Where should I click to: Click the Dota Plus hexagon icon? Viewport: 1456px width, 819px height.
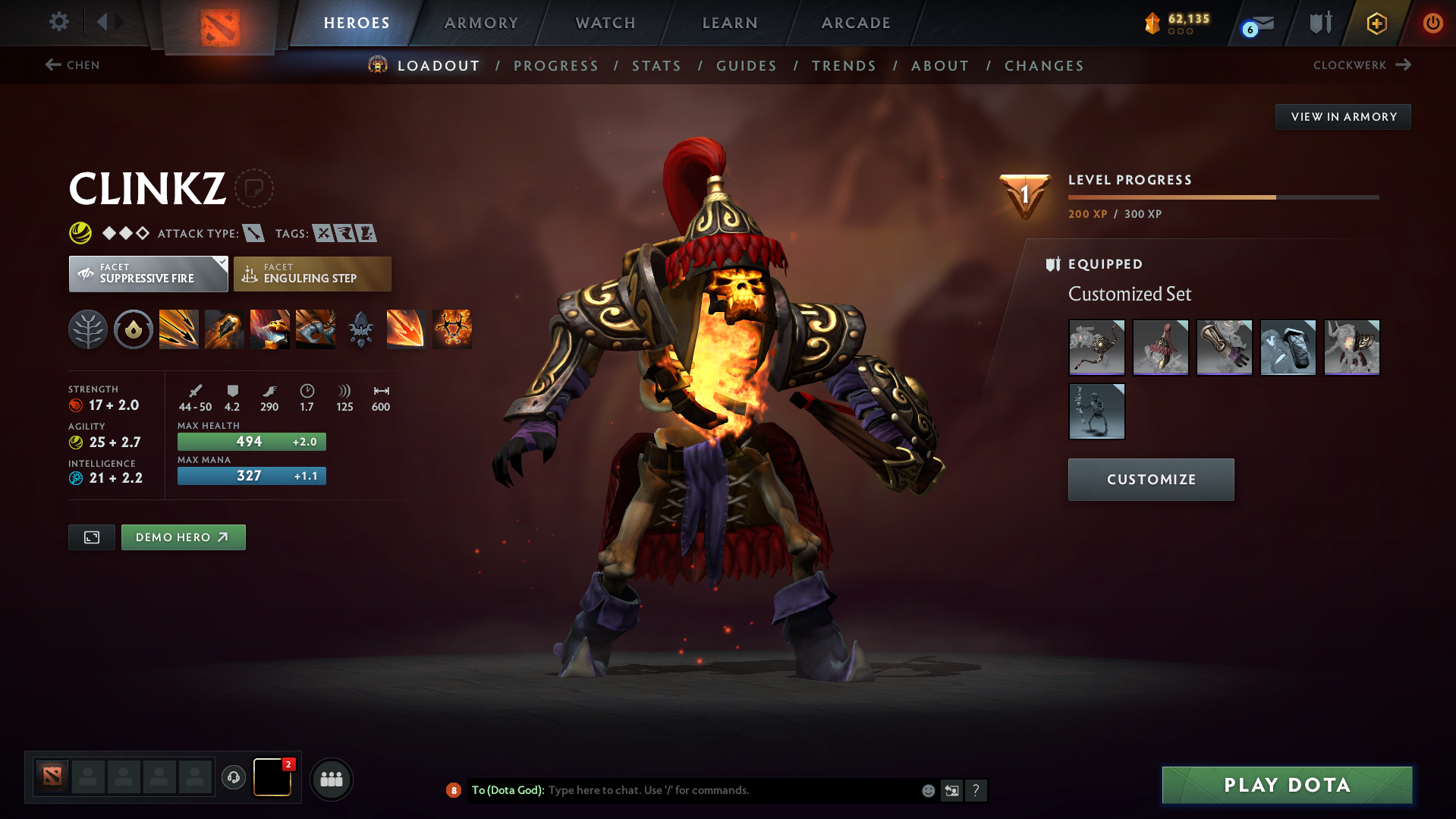[x=1376, y=23]
